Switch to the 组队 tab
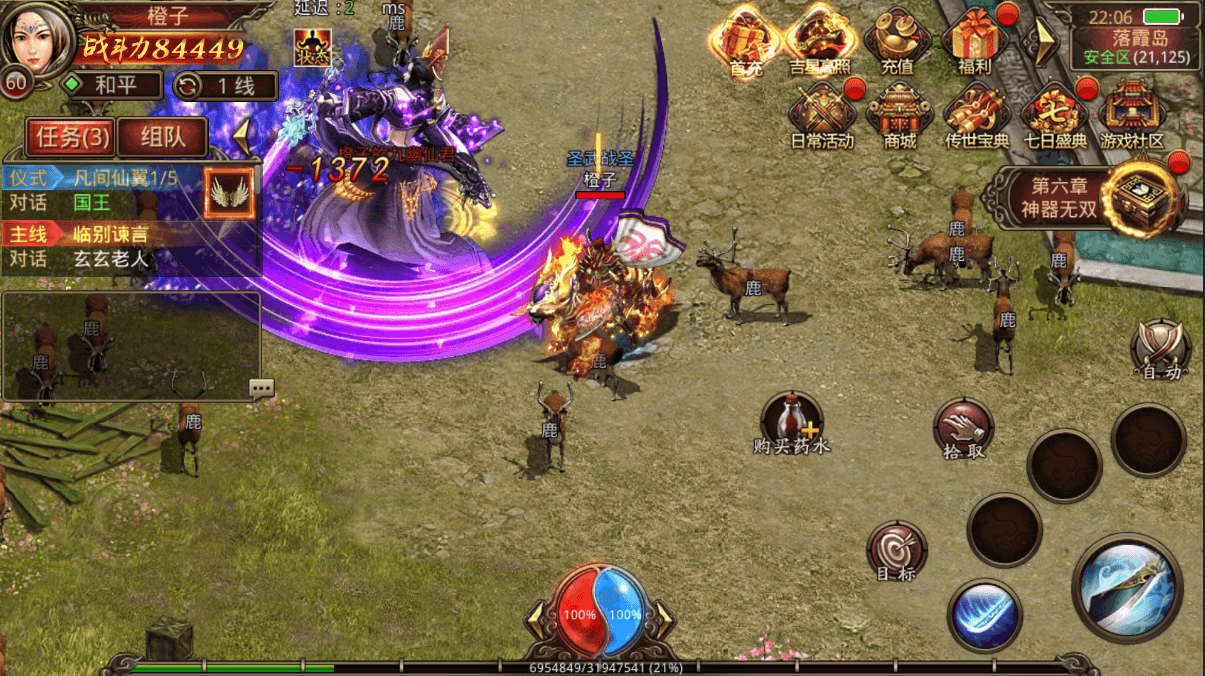Viewport: 1205px width, 676px height. tap(161, 136)
